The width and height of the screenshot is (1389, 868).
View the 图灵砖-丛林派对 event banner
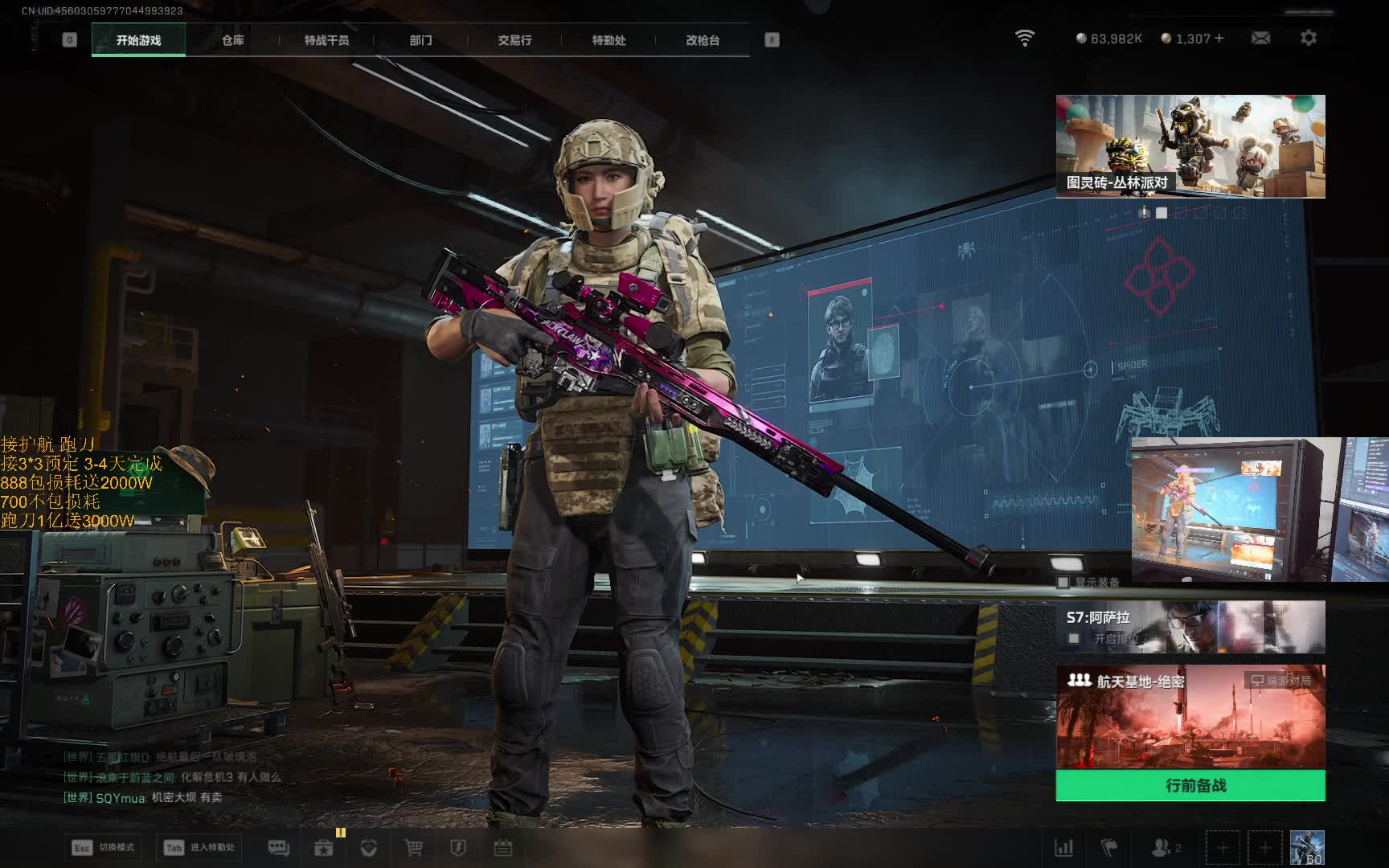[x=1190, y=146]
